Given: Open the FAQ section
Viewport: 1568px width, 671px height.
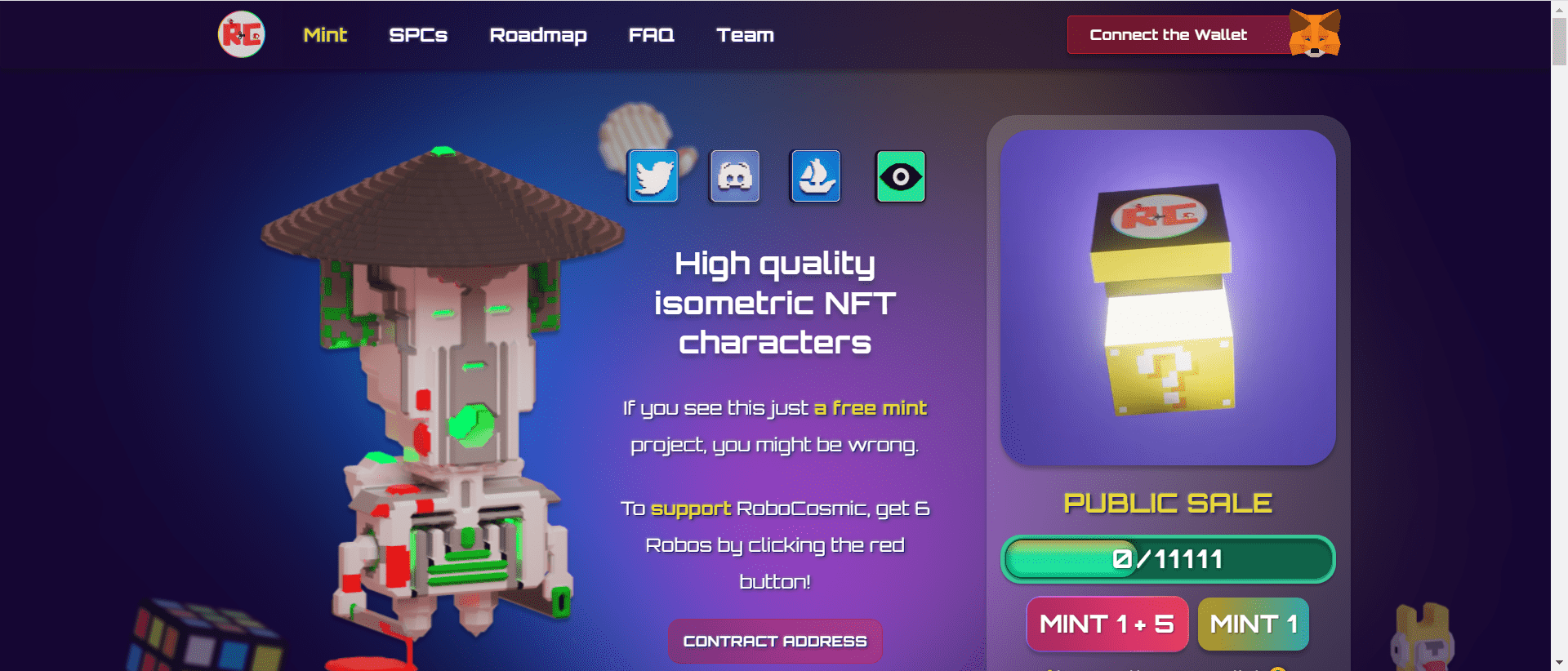Looking at the screenshot, I should (x=651, y=35).
